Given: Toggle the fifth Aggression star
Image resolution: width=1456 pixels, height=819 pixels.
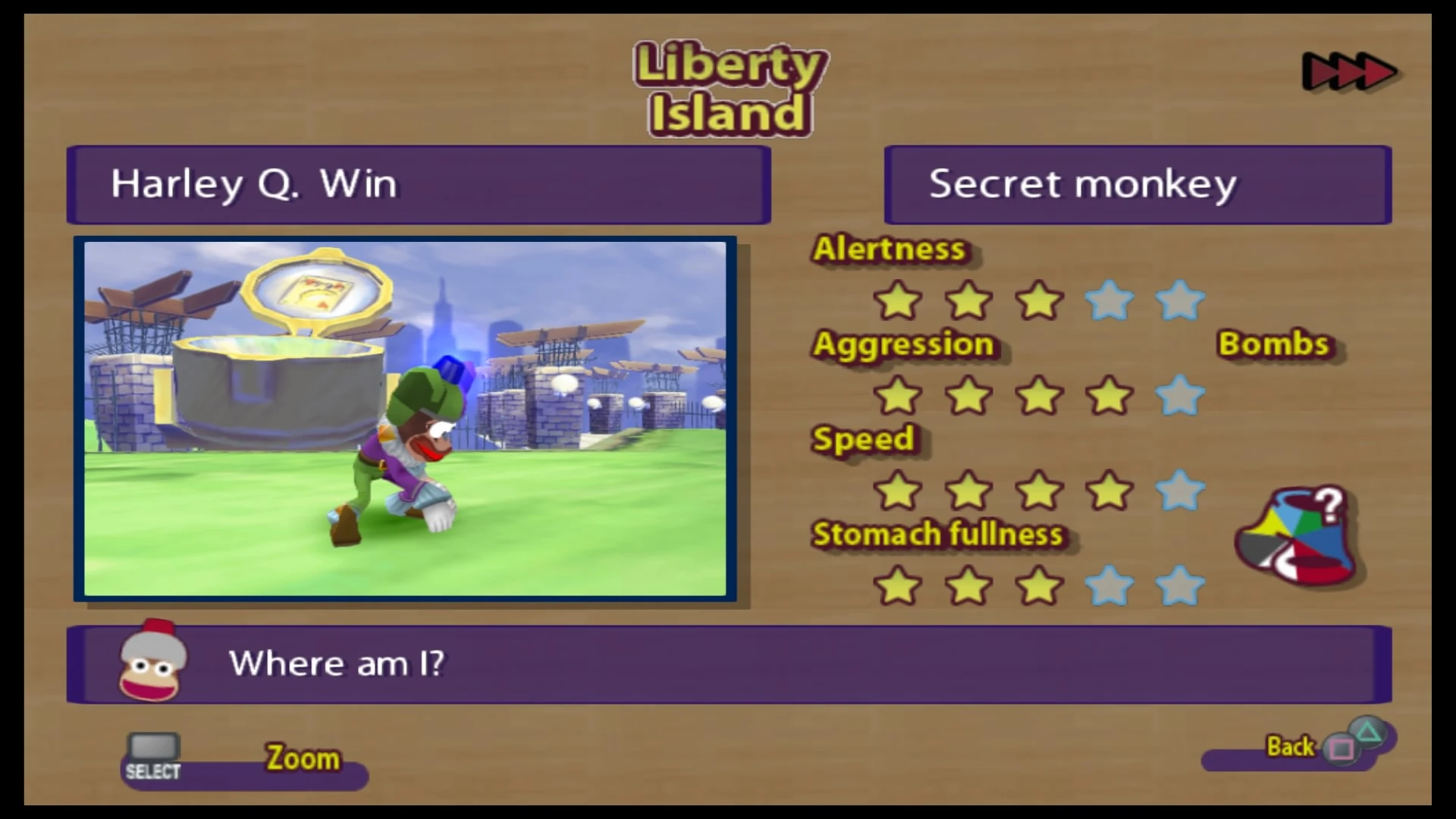Looking at the screenshot, I should [x=1180, y=395].
